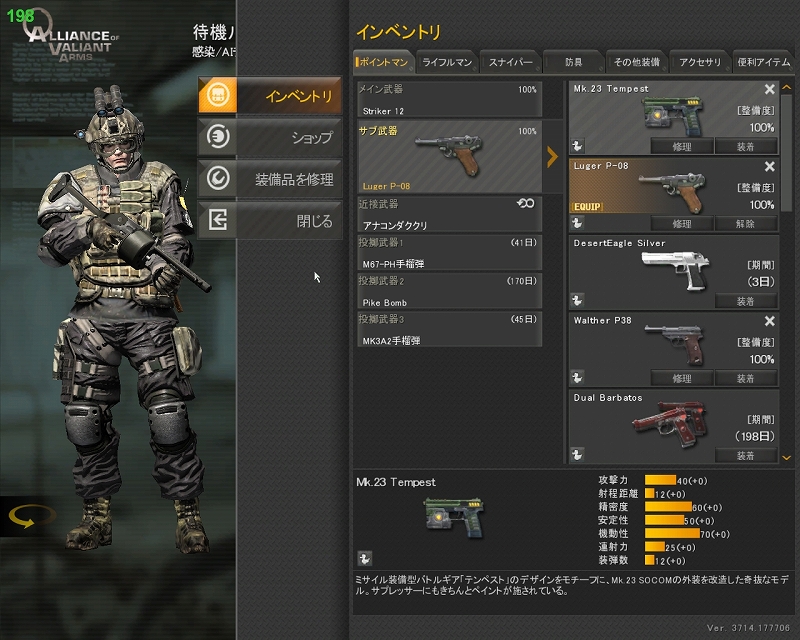This screenshot has width=800, height=640.
Task: Open the 防具 armor tab
Action: click(x=573, y=62)
